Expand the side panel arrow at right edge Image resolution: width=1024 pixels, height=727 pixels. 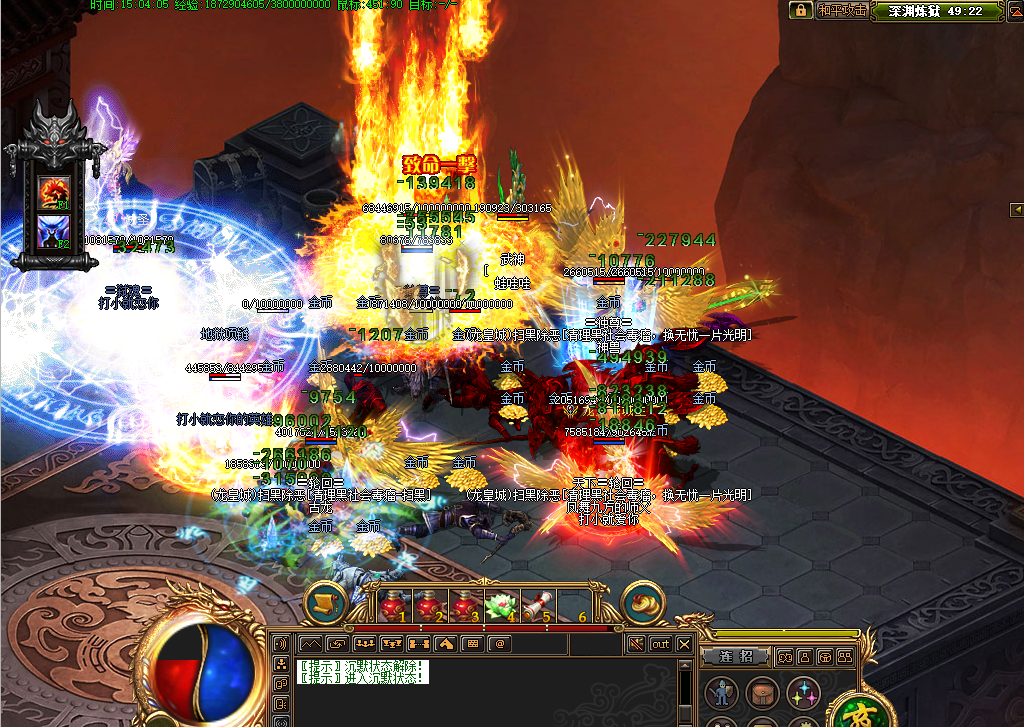pos(1016,209)
